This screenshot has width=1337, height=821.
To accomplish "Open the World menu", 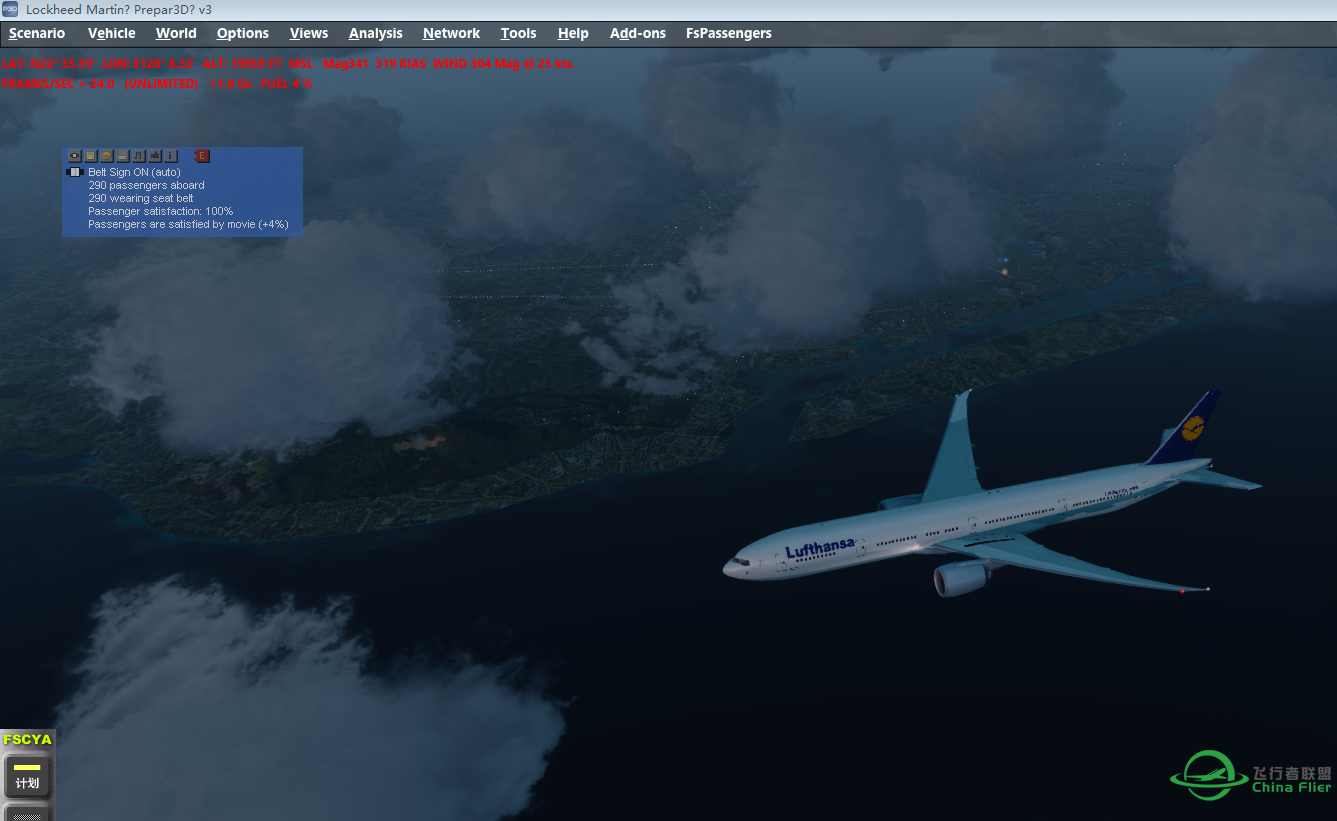I will pyautogui.click(x=176, y=33).
